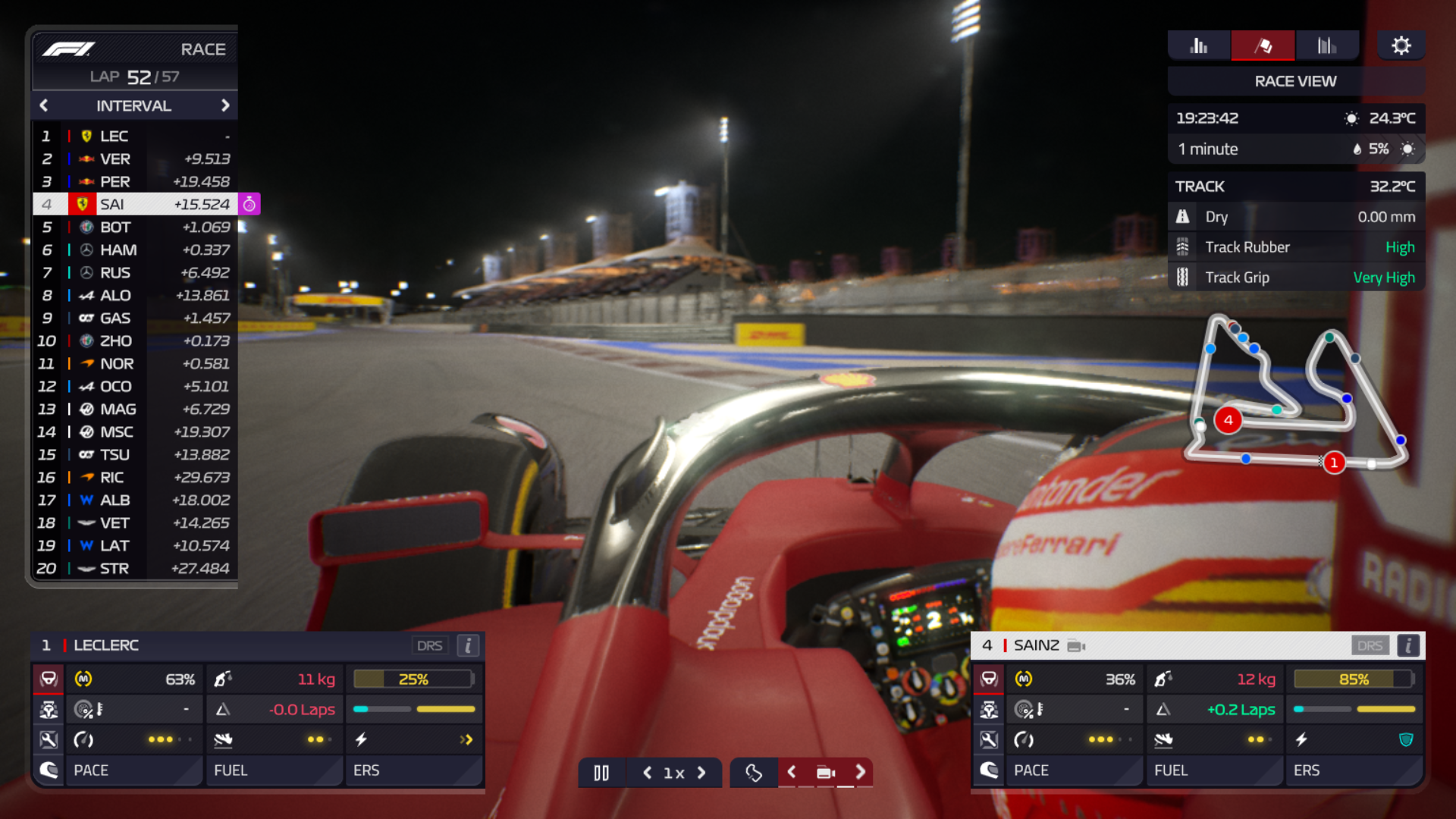1456x819 pixels.
Task: Pause the race simulation
Action: pos(601,773)
